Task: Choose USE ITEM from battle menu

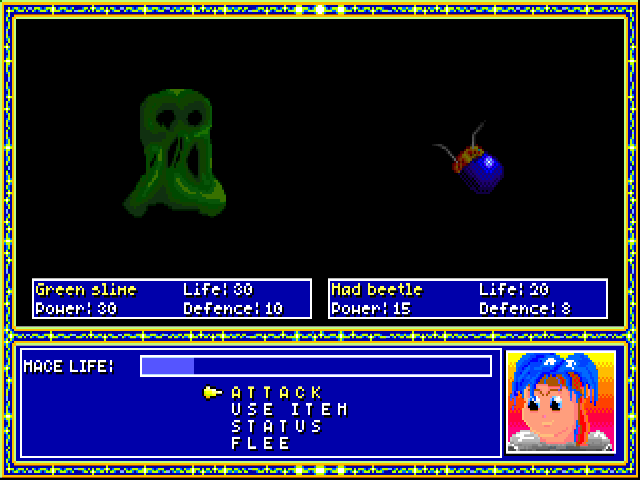Action: pyautogui.click(x=289, y=409)
